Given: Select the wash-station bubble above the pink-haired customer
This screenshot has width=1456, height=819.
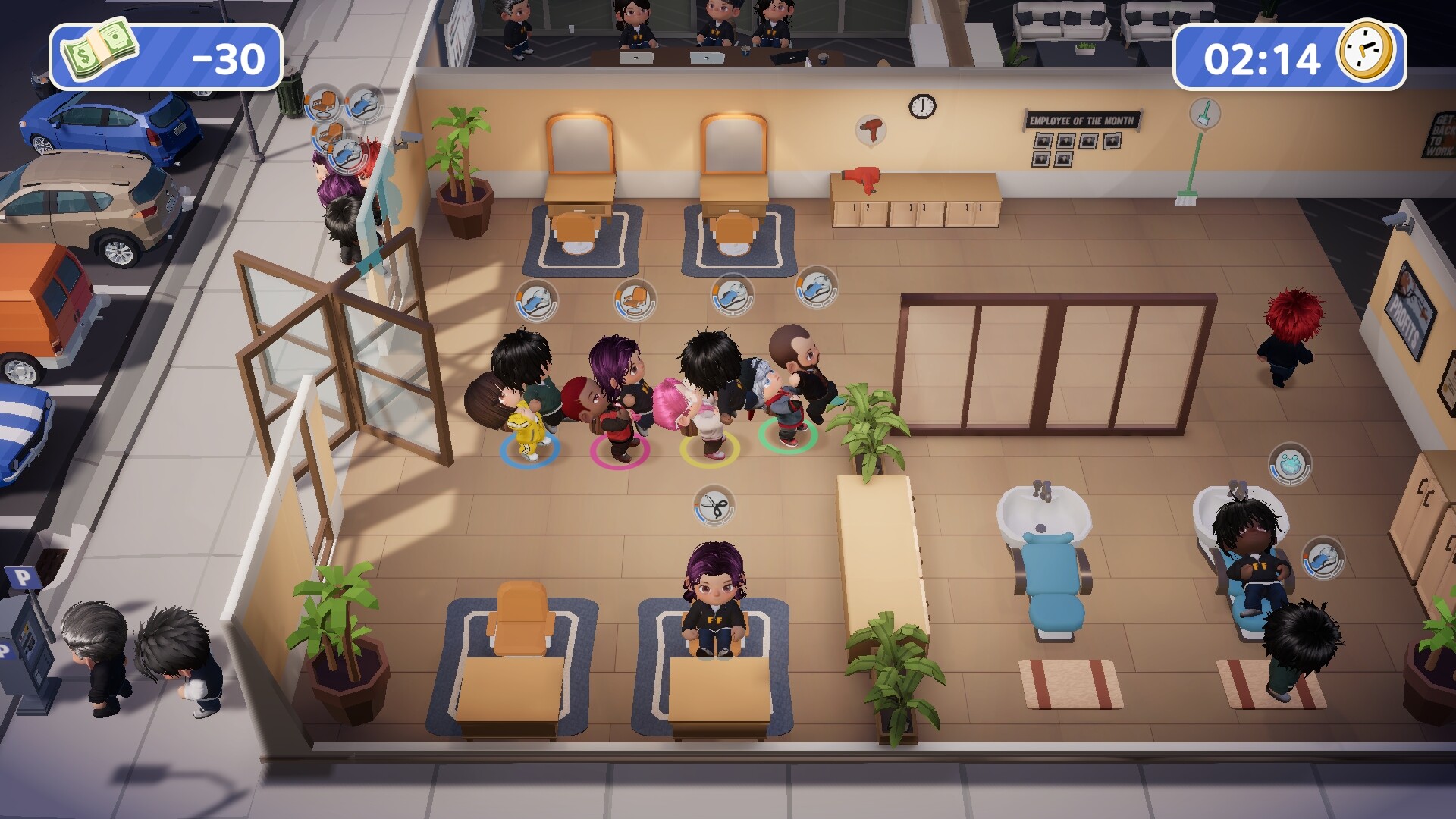Looking at the screenshot, I should pos(732,296).
